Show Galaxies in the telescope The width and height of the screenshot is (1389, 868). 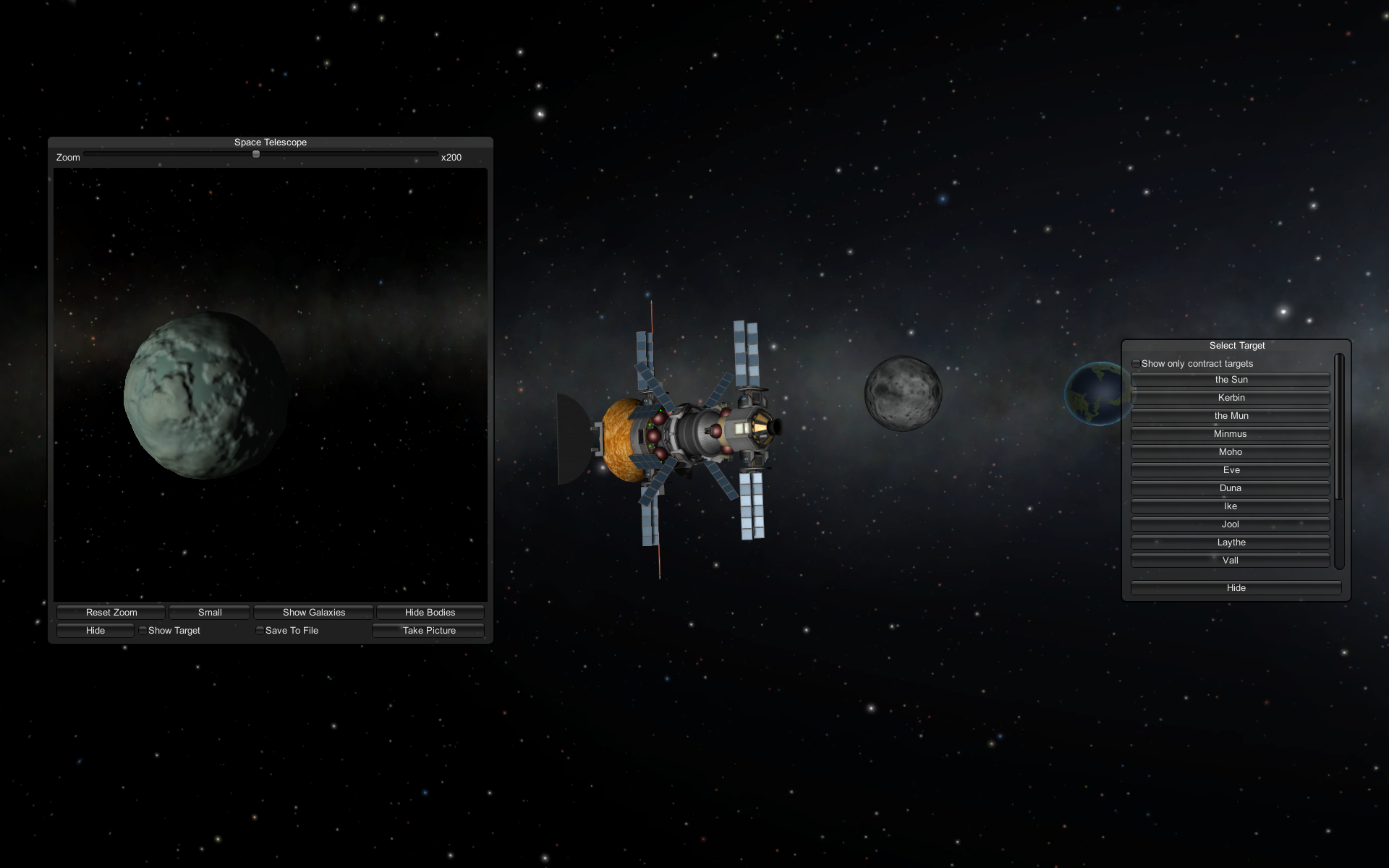pyautogui.click(x=313, y=612)
